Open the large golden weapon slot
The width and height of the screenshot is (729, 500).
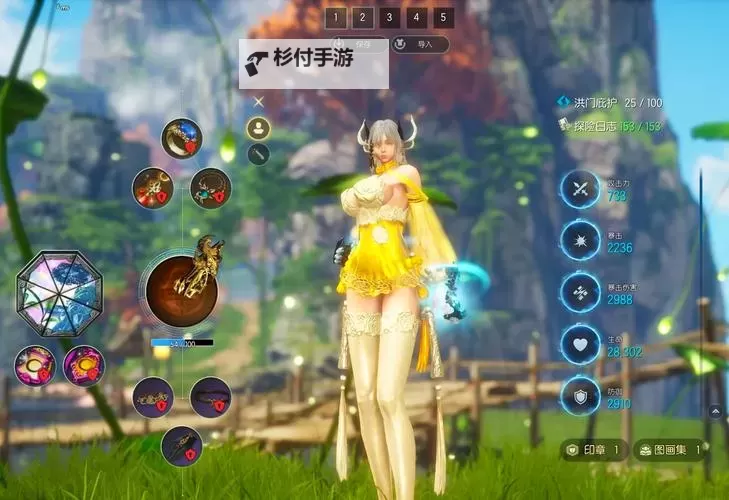182,289
